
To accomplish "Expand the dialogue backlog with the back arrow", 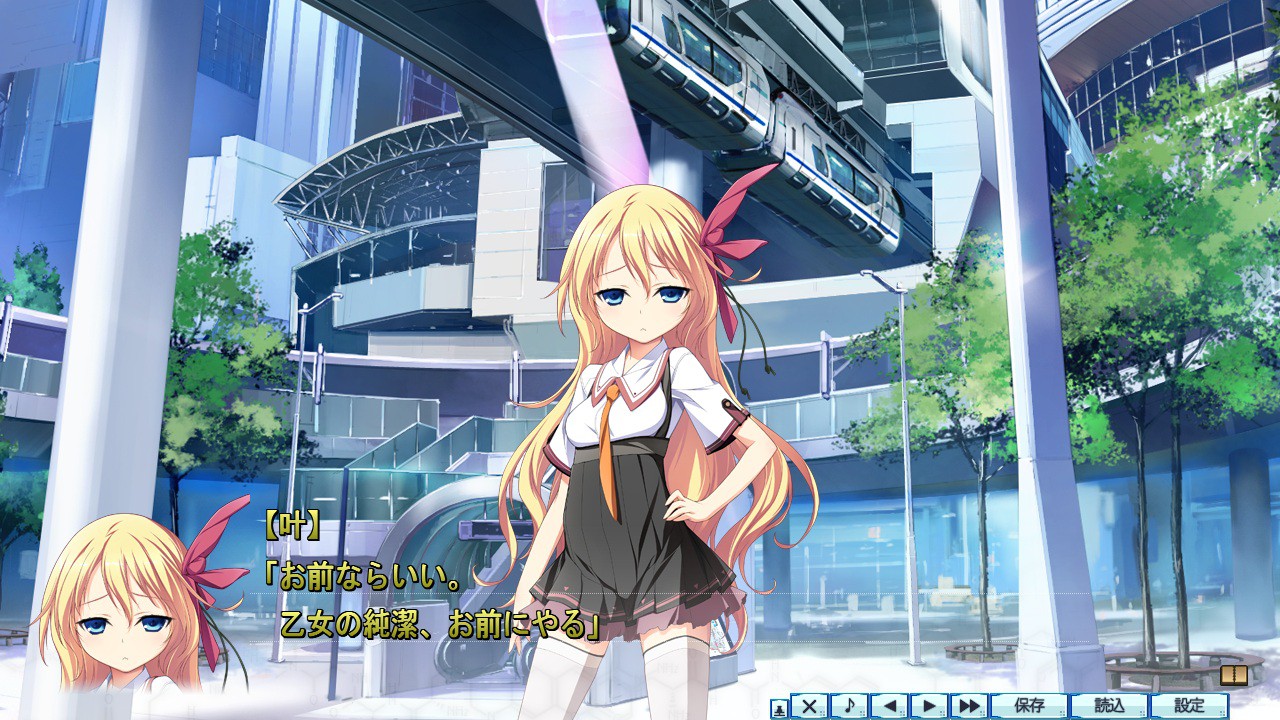I will coord(890,706).
